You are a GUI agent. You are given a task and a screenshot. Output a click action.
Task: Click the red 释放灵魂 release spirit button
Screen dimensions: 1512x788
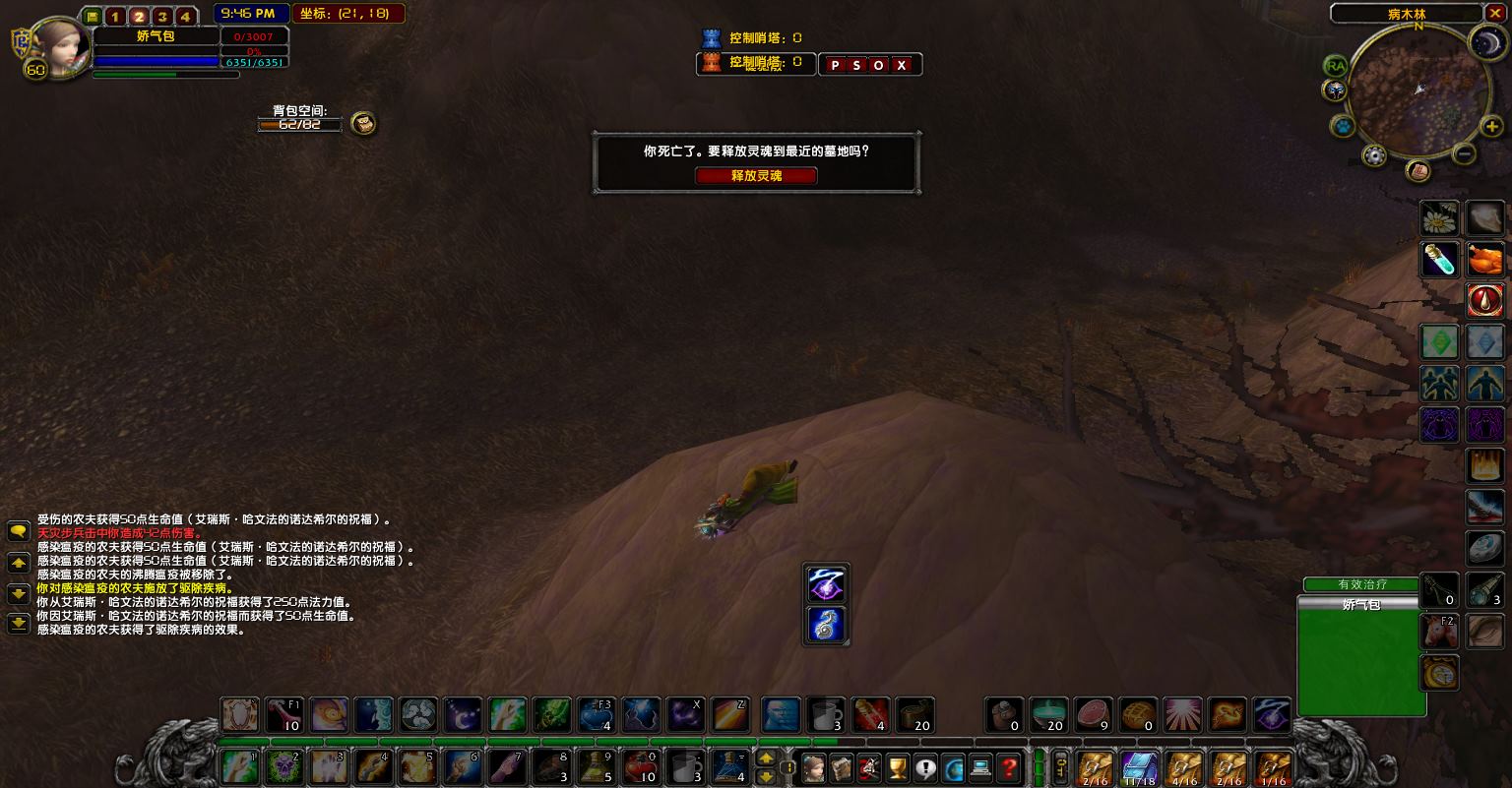756,176
